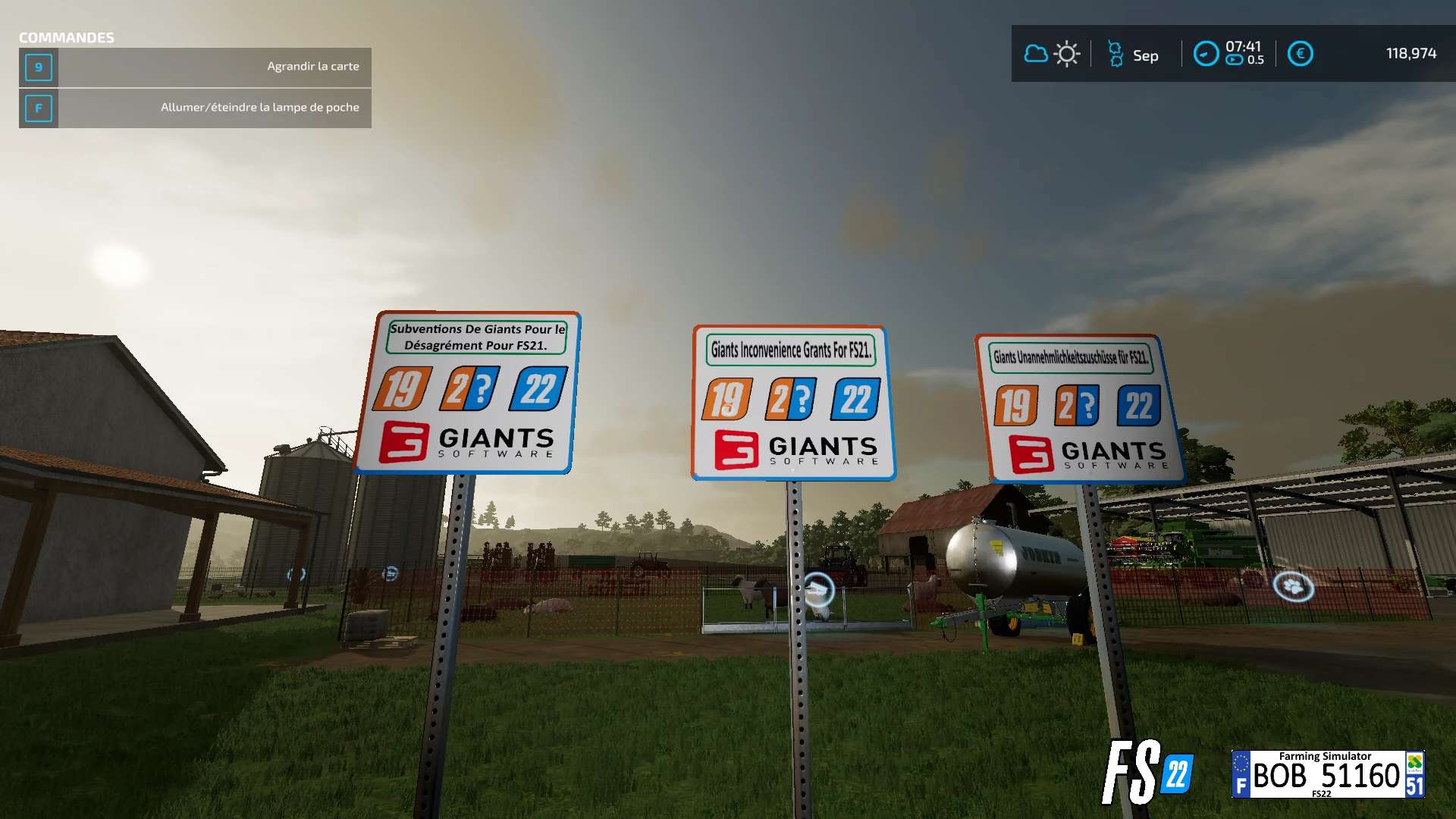Click the clock icon beside 07:41
1456x819 pixels.
click(1206, 54)
